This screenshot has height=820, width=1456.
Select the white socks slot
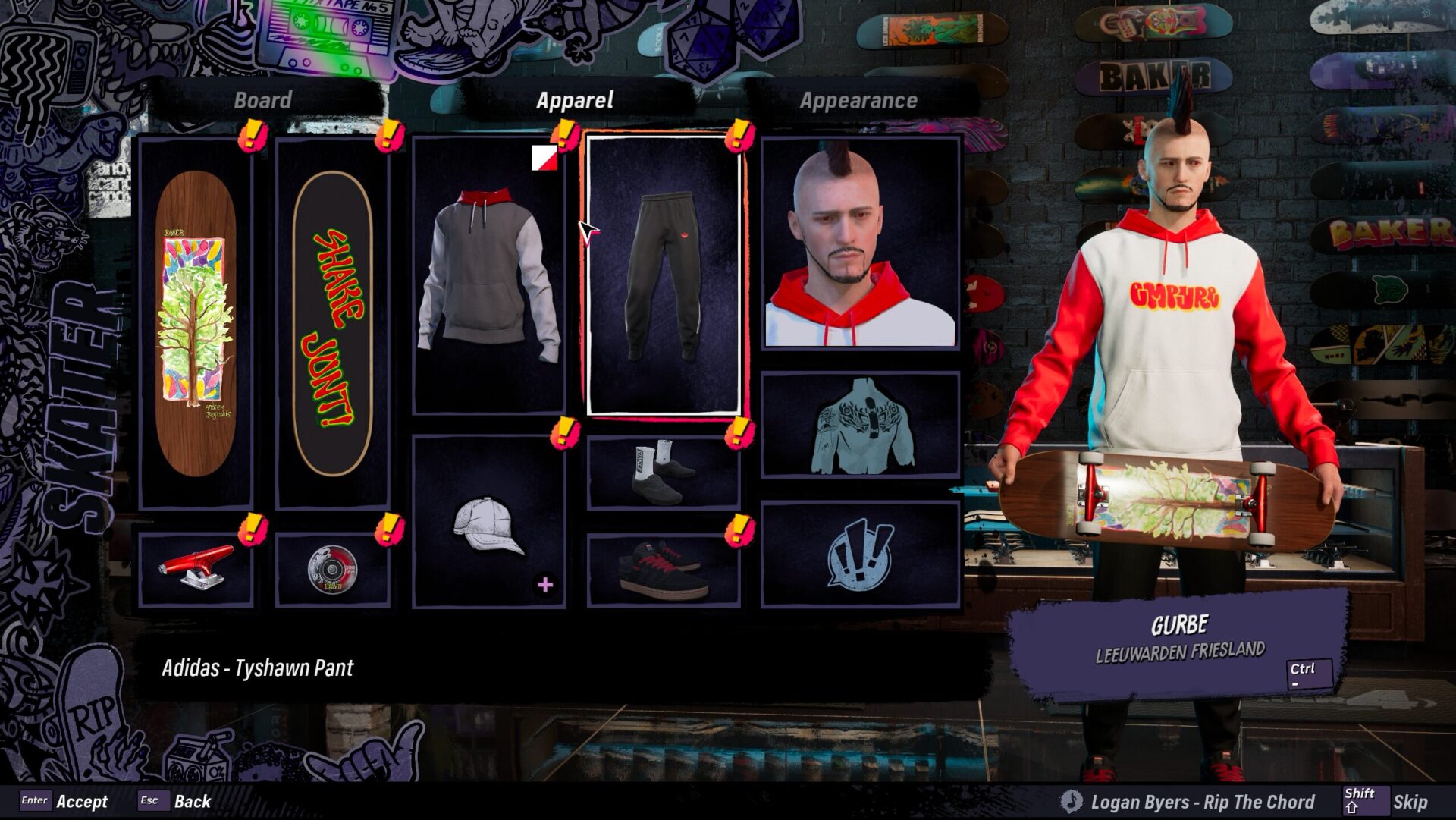[664, 473]
